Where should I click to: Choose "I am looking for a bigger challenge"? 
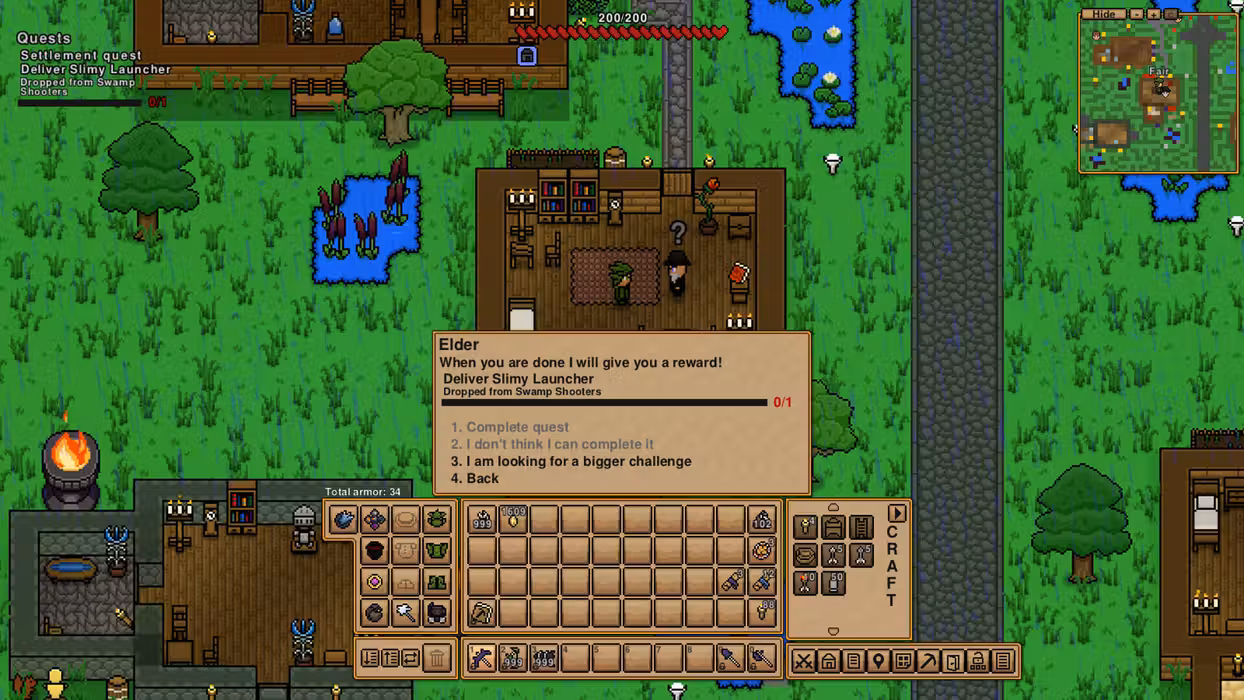click(x=578, y=461)
